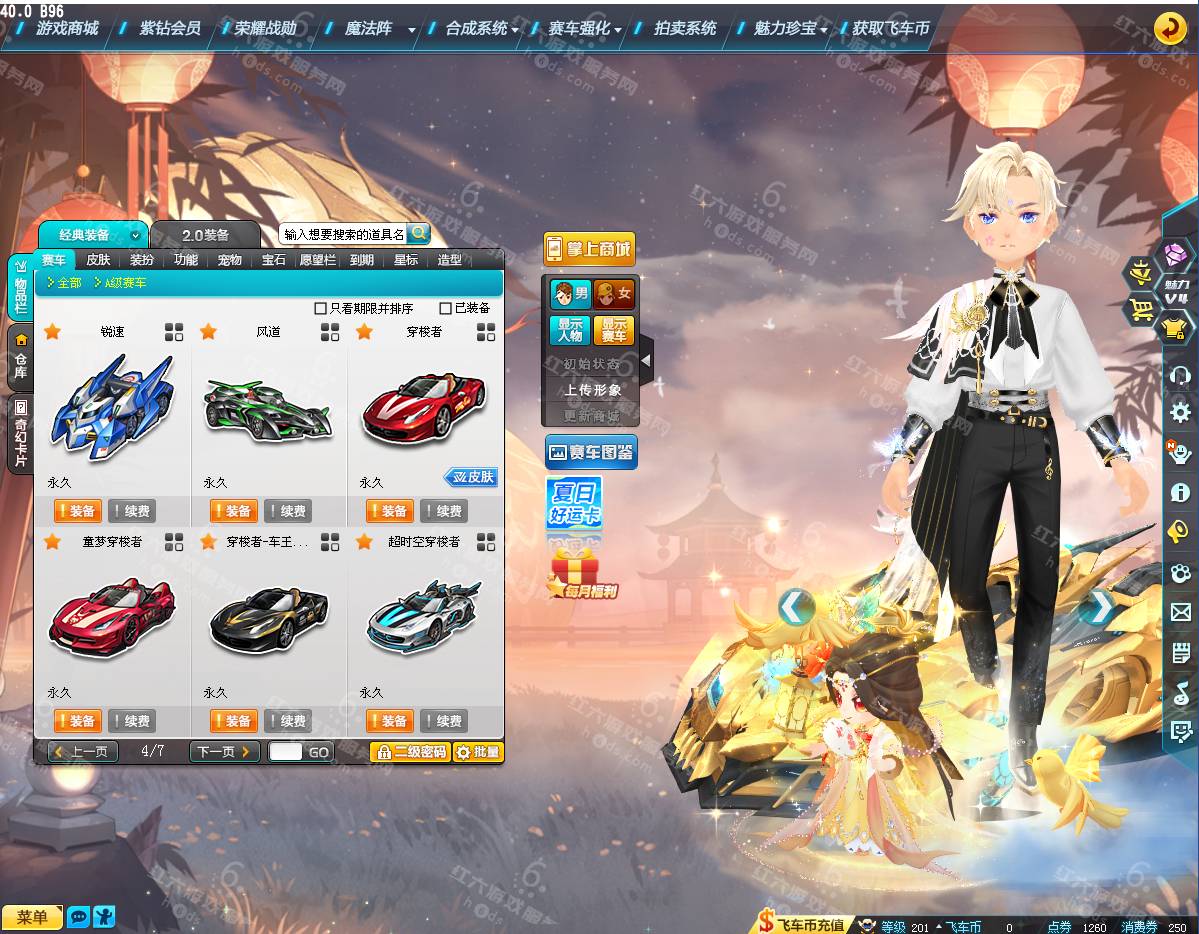Open the 拍卖系统 auction system
This screenshot has height=934, width=1199.
click(685, 28)
